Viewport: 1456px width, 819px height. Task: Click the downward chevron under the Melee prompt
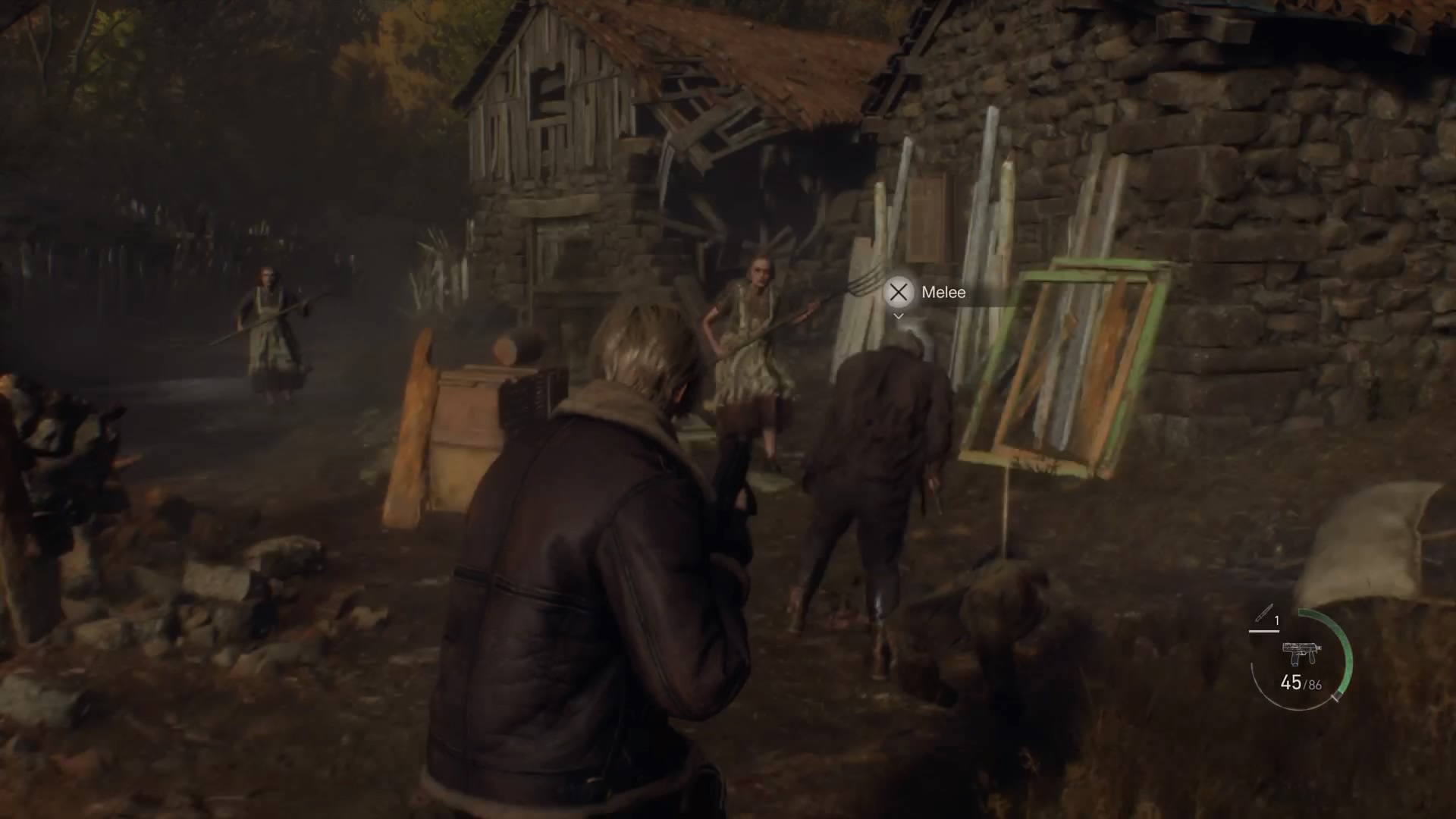tap(899, 317)
